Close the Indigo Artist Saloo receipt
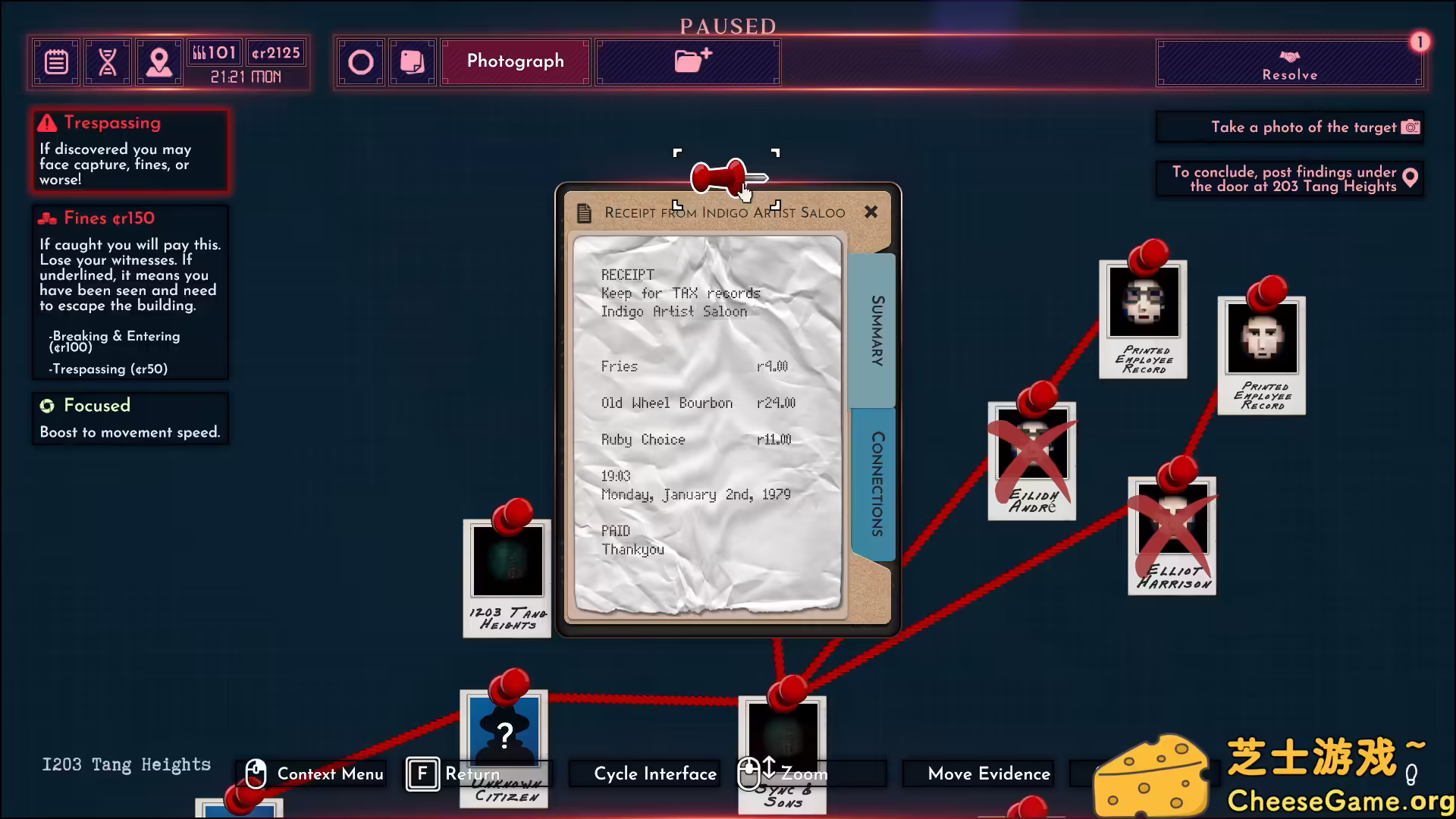The image size is (1456, 819). coord(871,212)
